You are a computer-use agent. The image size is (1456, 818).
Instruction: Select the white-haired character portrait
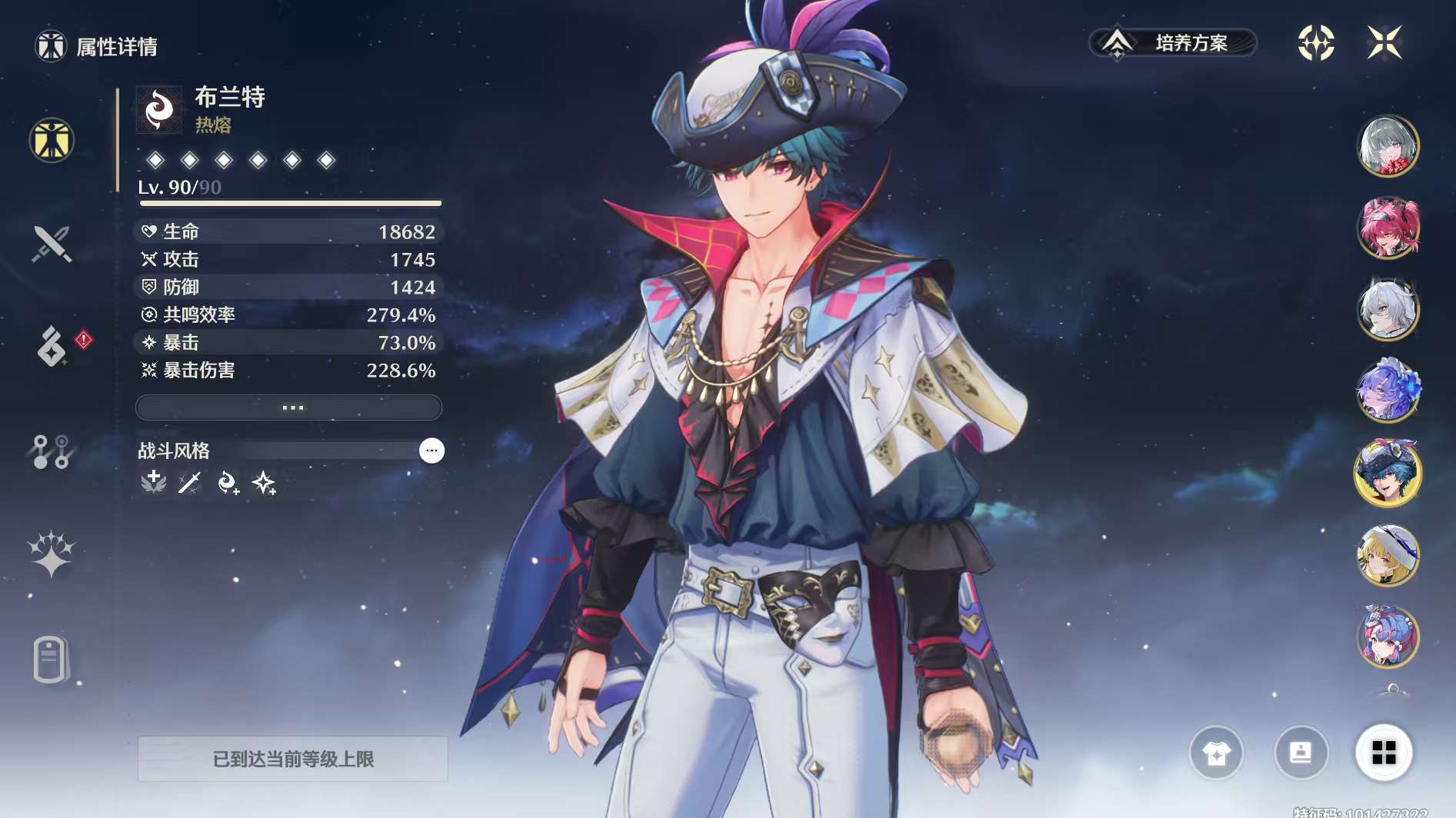[1388, 310]
